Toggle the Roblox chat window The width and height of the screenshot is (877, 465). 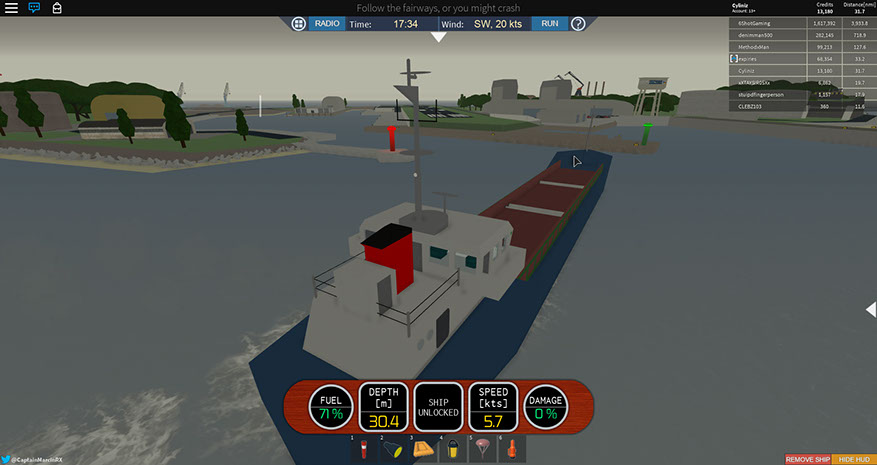click(x=34, y=7)
